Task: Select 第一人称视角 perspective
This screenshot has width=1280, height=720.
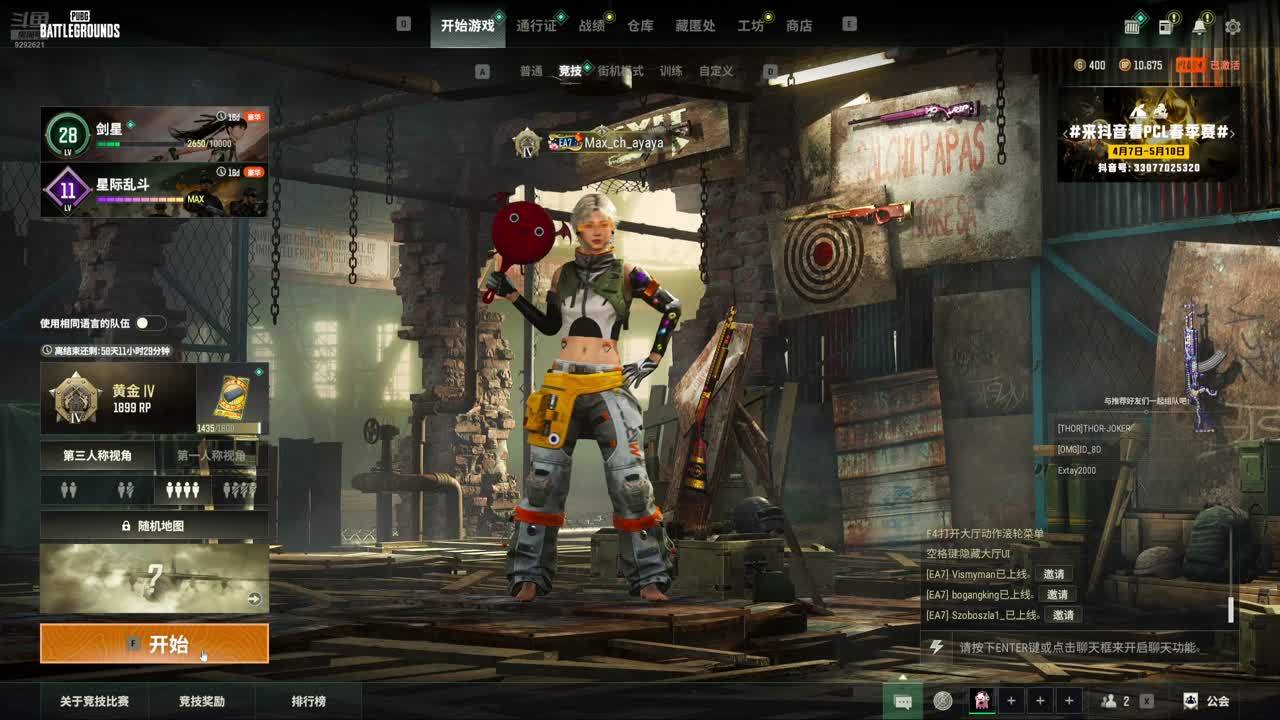Action: tap(211, 456)
